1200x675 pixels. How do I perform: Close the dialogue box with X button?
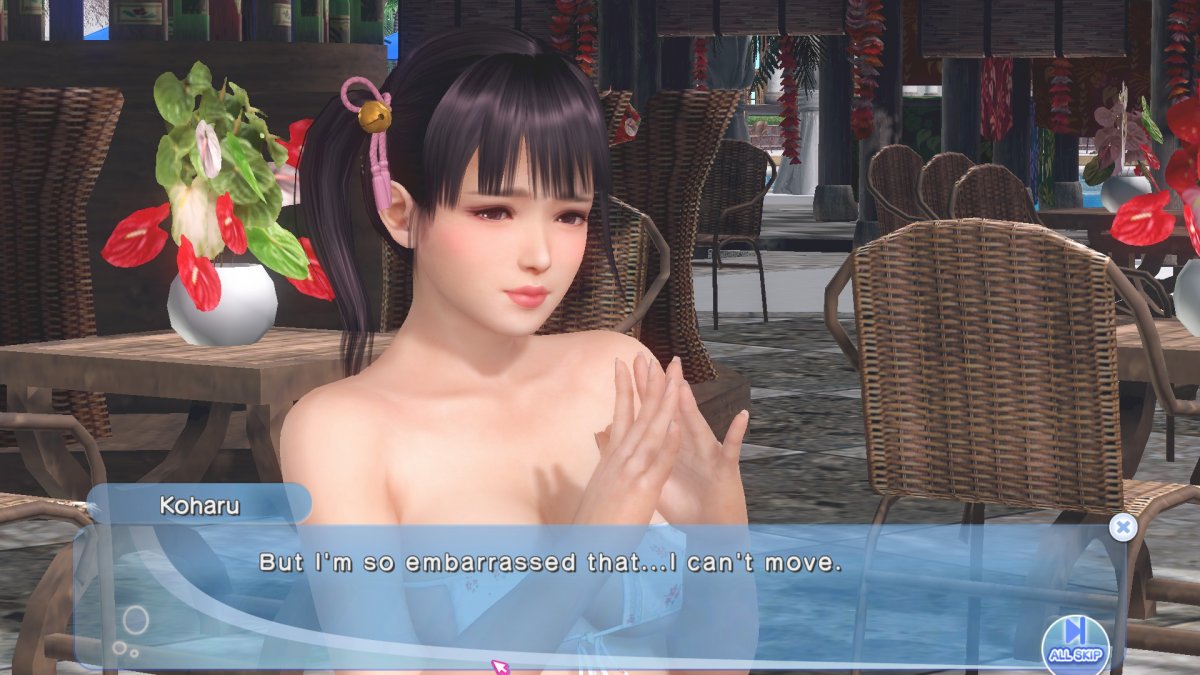[1124, 527]
